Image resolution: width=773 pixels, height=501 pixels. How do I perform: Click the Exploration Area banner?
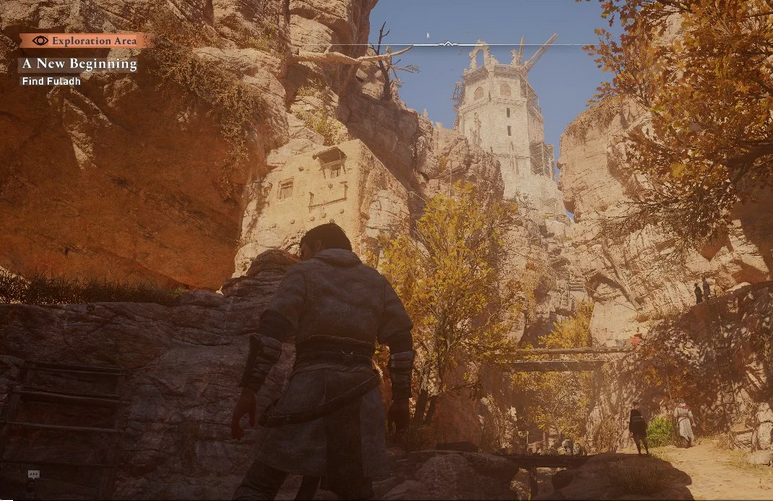pos(84,41)
